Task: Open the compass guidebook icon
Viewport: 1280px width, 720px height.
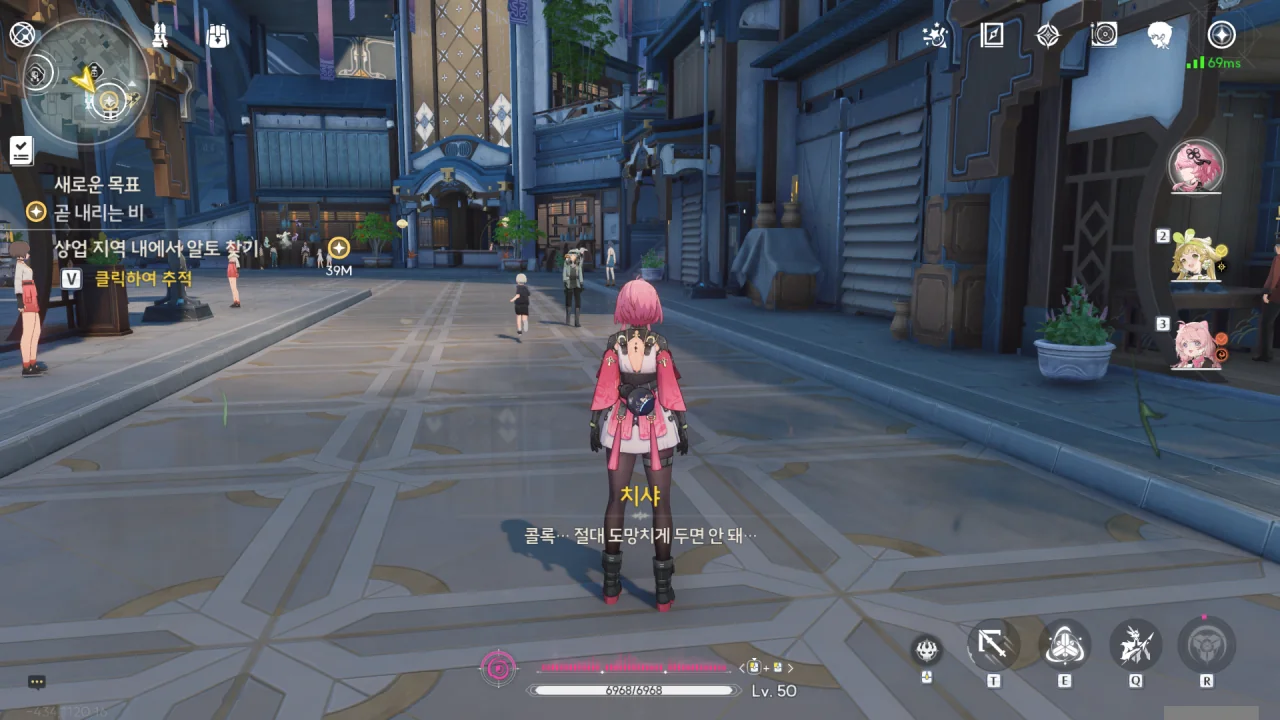Action: click(x=991, y=36)
